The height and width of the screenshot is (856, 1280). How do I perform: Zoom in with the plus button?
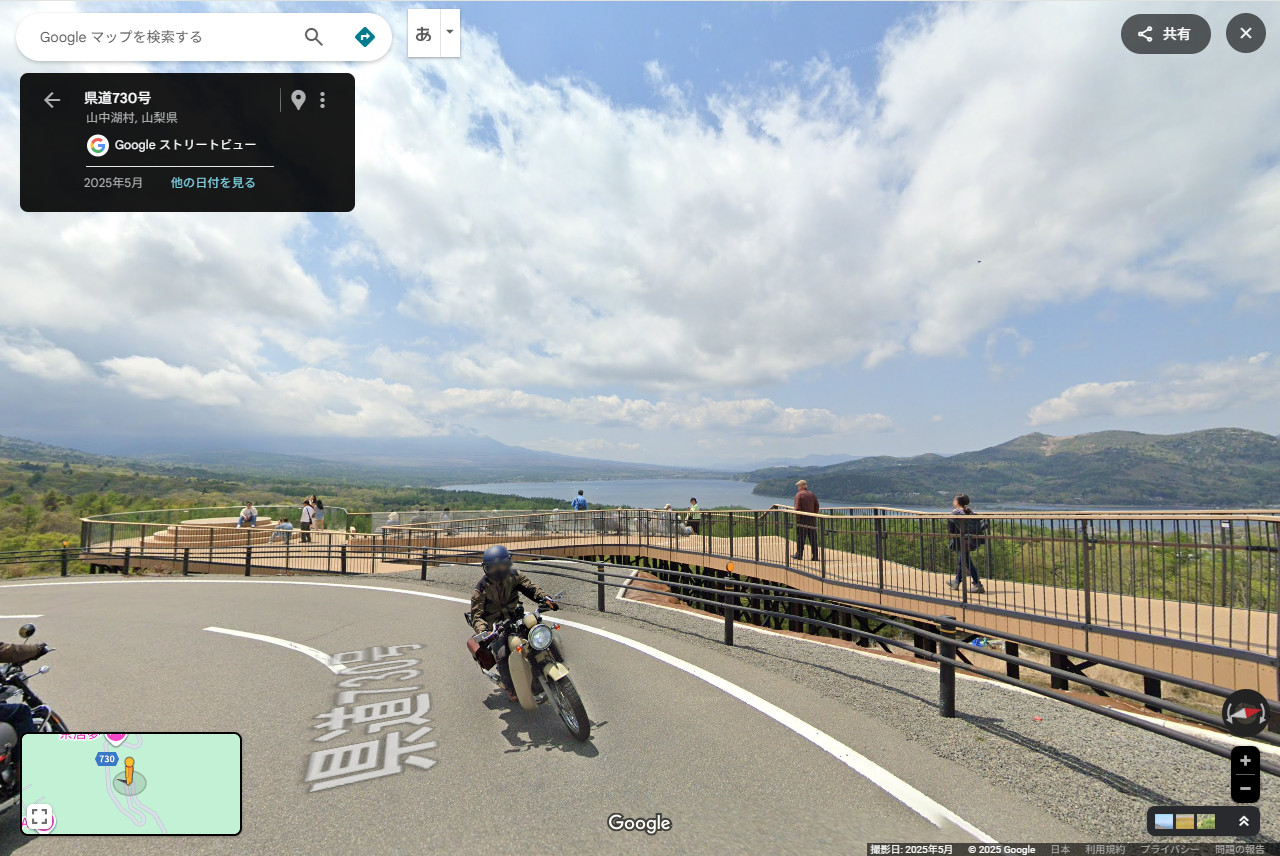pyautogui.click(x=1245, y=761)
